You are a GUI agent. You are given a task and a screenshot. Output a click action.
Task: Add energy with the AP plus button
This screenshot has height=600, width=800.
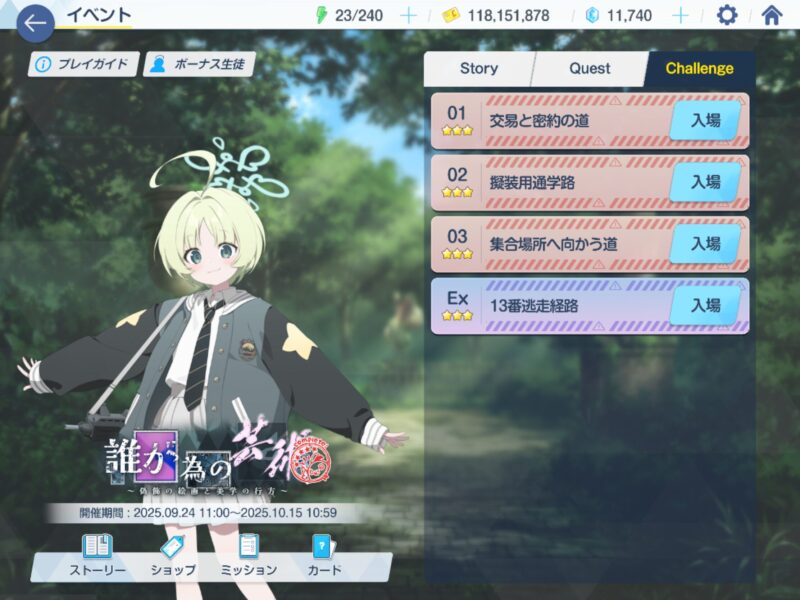coord(408,16)
